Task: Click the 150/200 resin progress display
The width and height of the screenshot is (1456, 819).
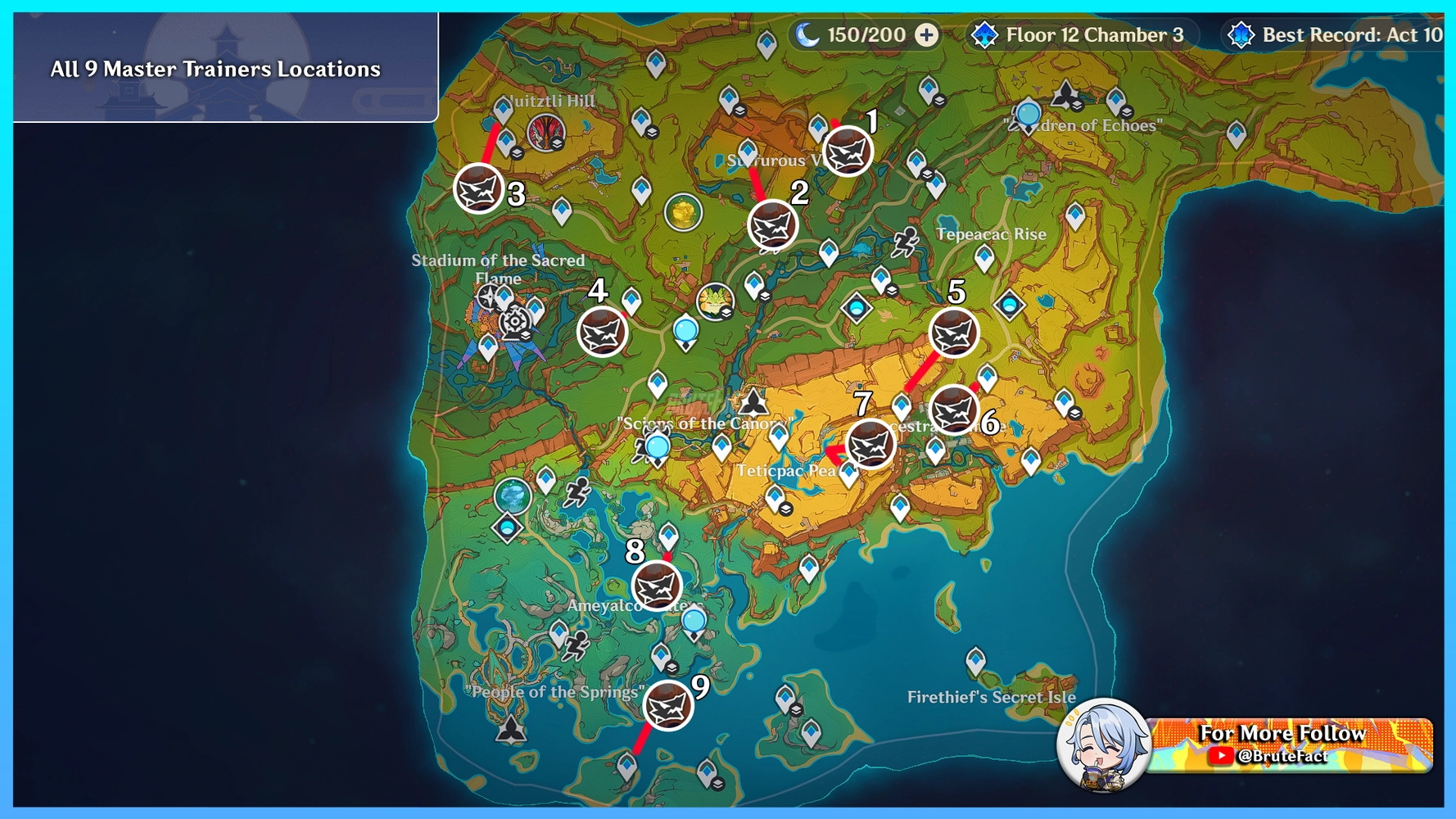Action: 853,35
